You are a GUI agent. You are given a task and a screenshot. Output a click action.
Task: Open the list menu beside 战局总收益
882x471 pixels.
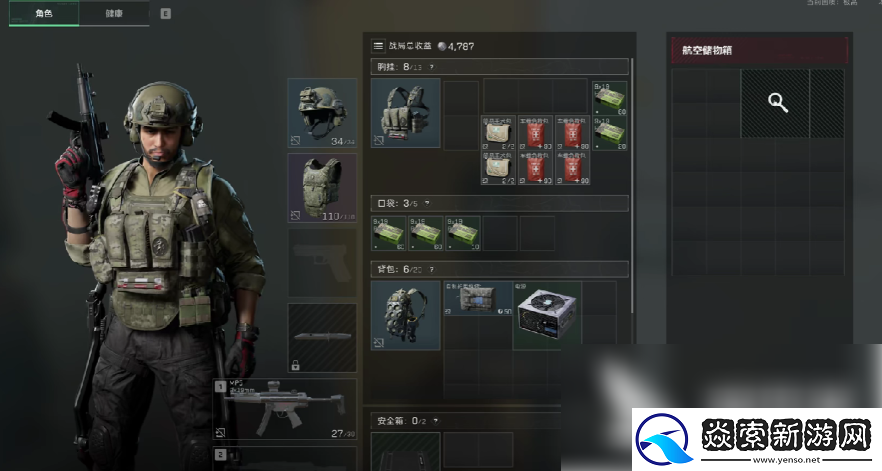pos(378,45)
